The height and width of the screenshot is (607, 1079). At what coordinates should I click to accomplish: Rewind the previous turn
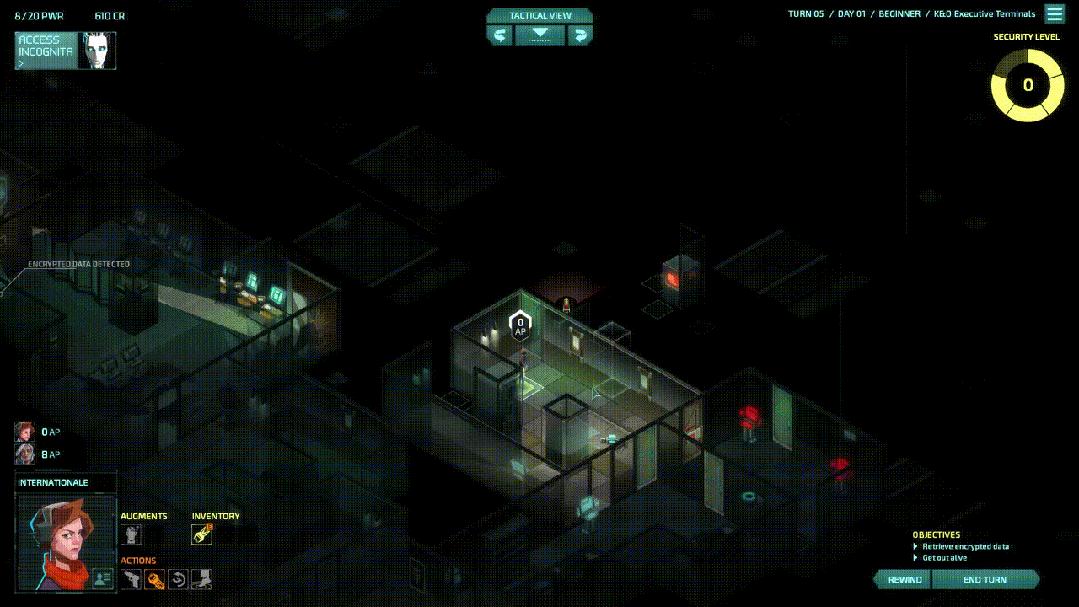pos(904,580)
